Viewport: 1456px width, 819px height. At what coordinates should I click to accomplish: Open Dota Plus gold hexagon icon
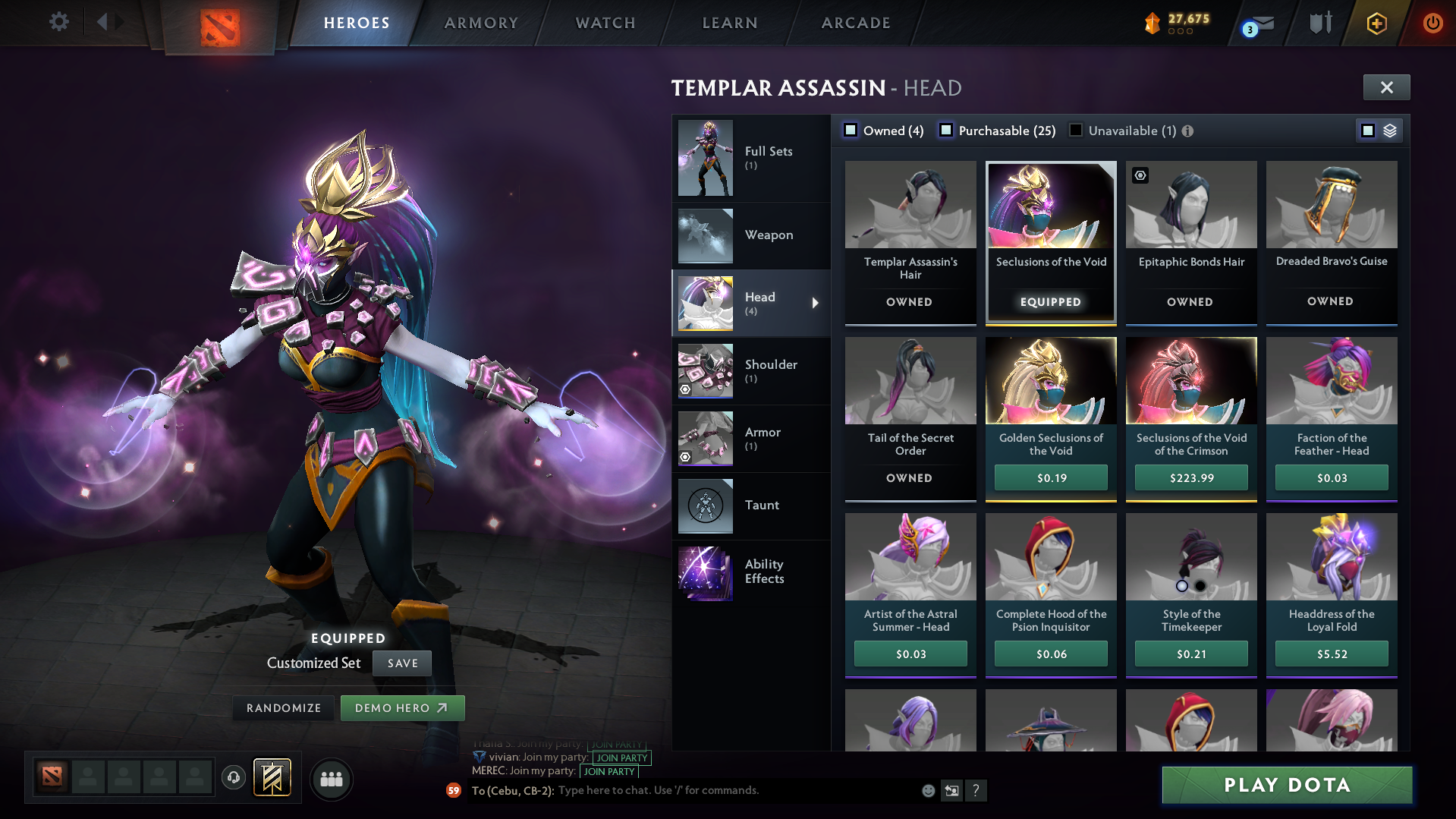pyautogui.click(x=1376, y=23)
